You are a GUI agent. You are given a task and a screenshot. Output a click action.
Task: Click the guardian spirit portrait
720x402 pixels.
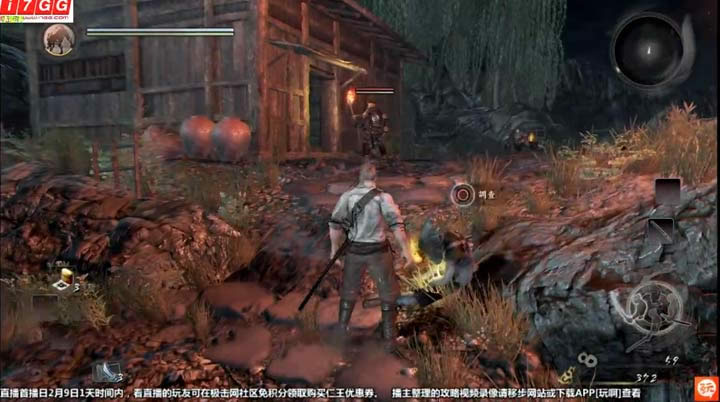[59, 39]
